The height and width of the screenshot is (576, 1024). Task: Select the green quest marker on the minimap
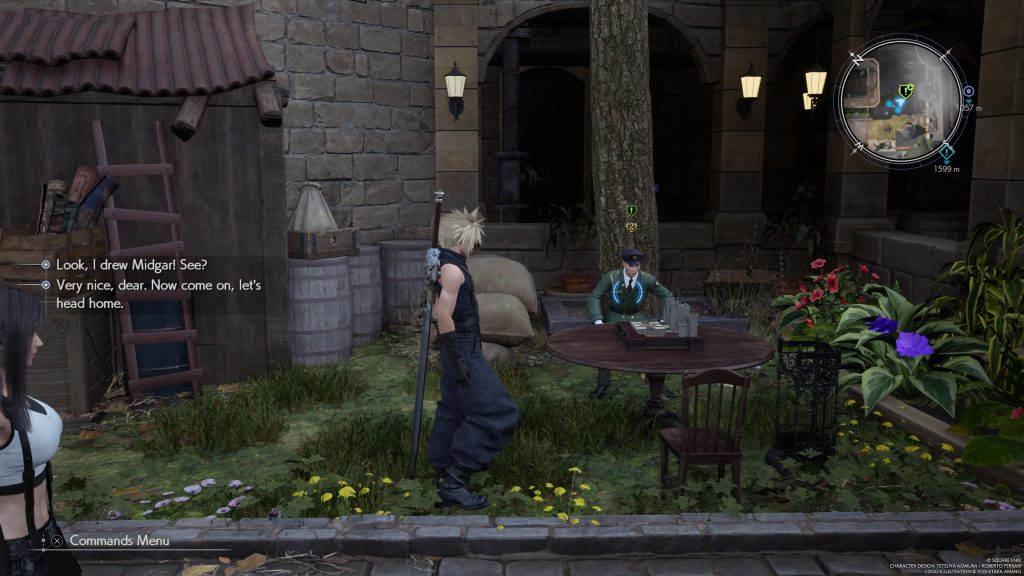tap(905, 90)
